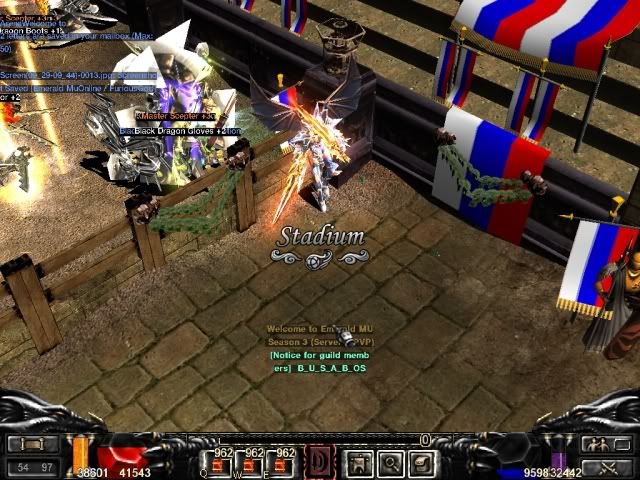The height and width of the screenshot is (480, 640).
Task: Click the top-left button in bottom bar
Action: point(33,444)
